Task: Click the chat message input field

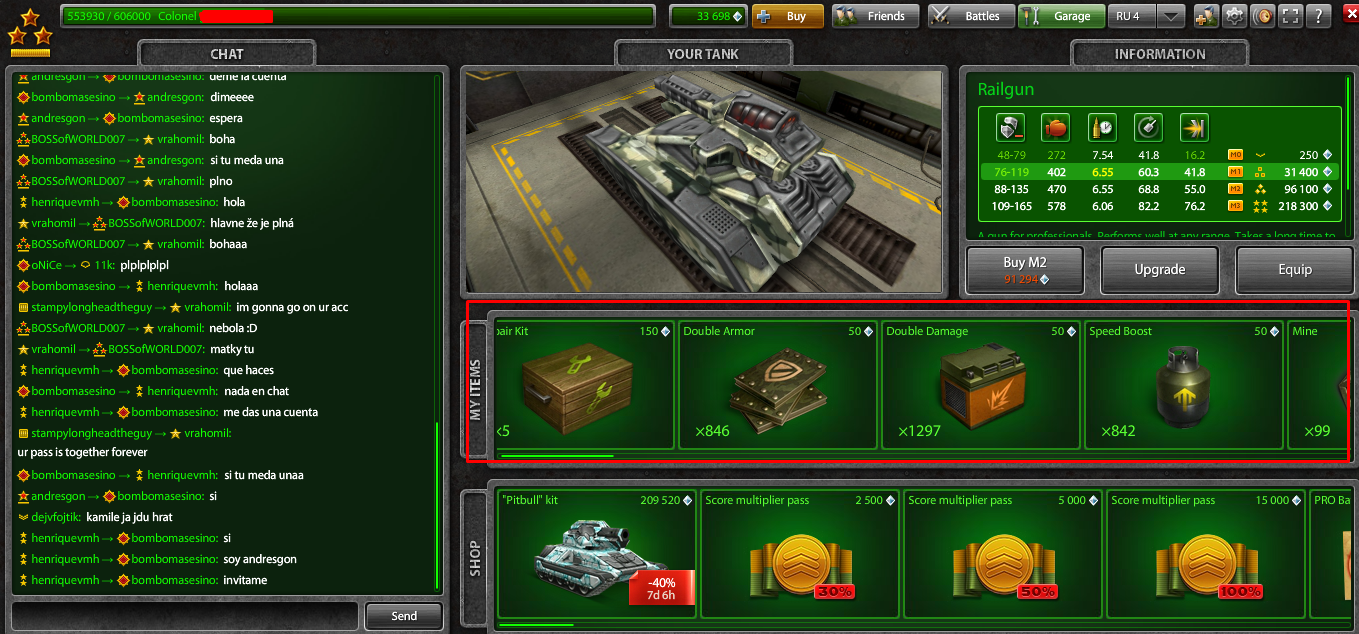Action: pos(185,616)
